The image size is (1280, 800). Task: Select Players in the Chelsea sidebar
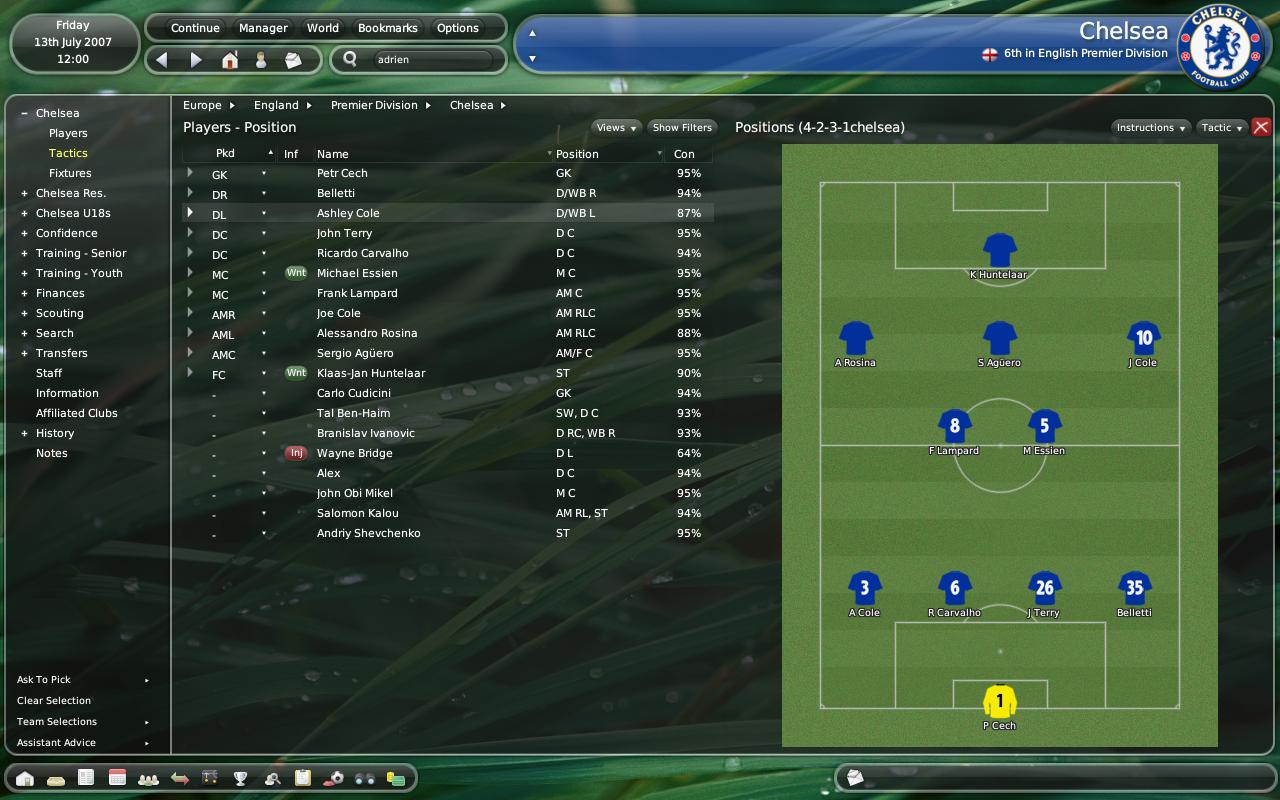[68, 133]
